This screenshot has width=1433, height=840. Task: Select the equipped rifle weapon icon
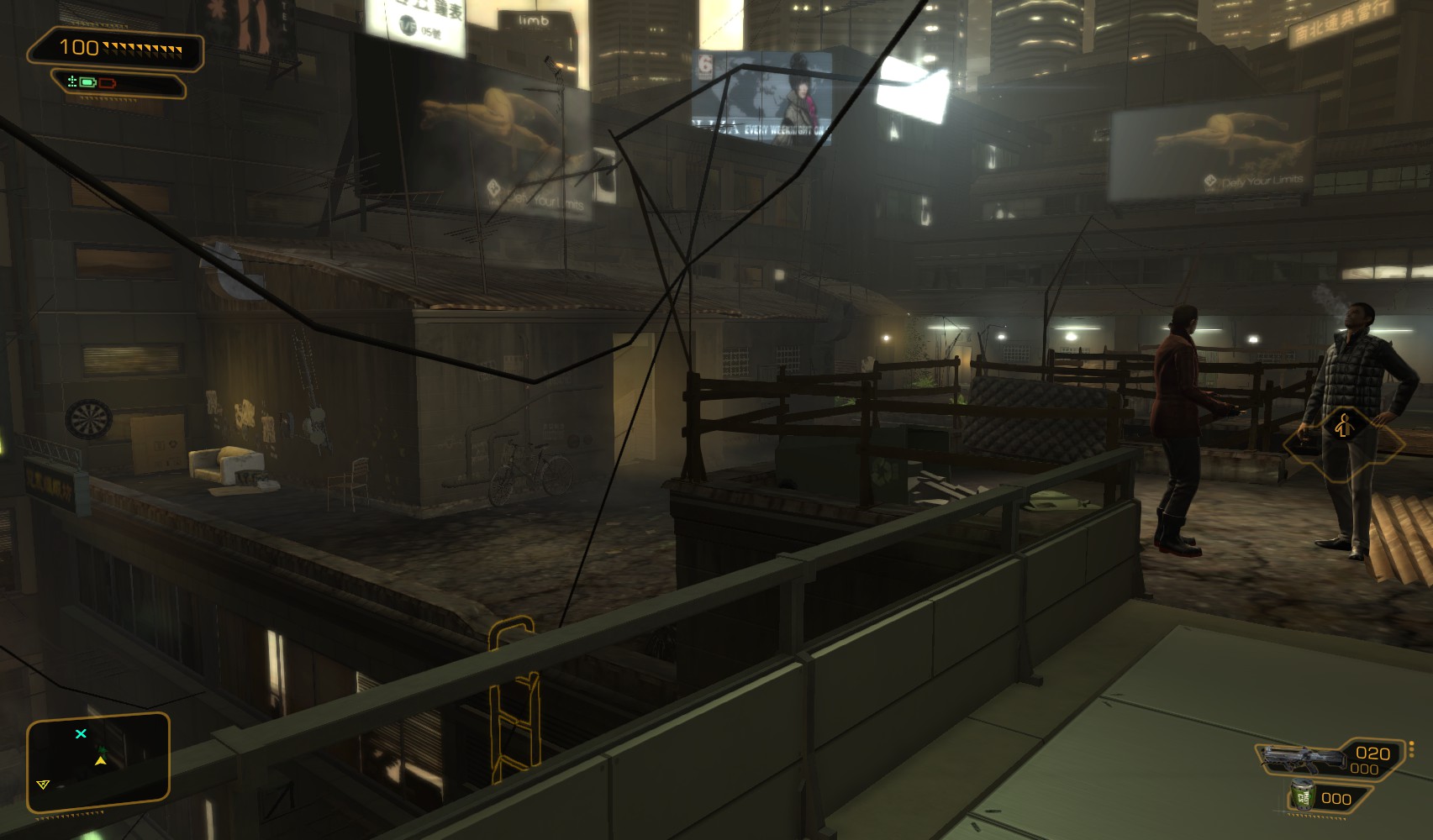click(1299, 759)
